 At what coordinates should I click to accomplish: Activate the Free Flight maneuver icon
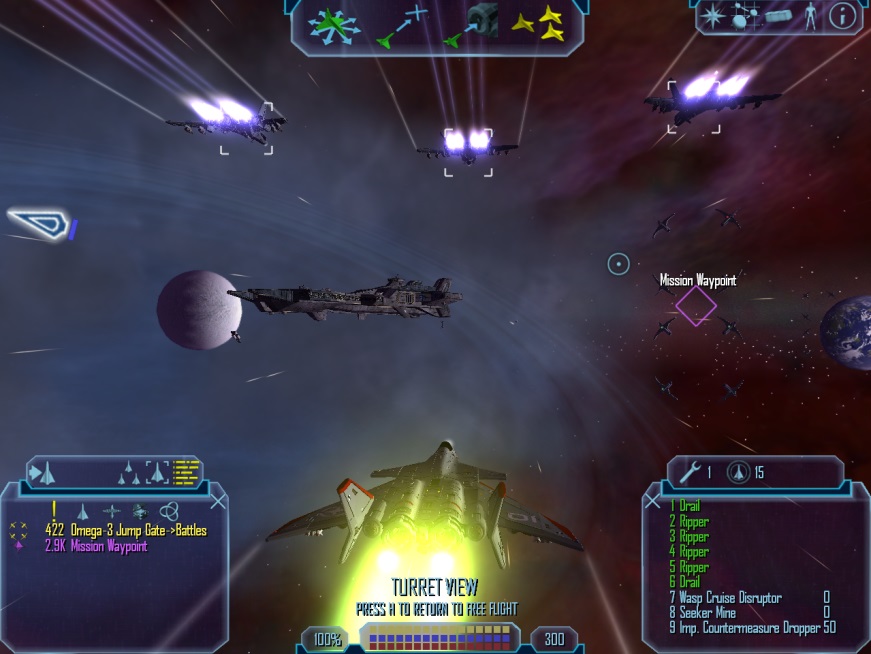pyautogui.click(x=336, y=24)
